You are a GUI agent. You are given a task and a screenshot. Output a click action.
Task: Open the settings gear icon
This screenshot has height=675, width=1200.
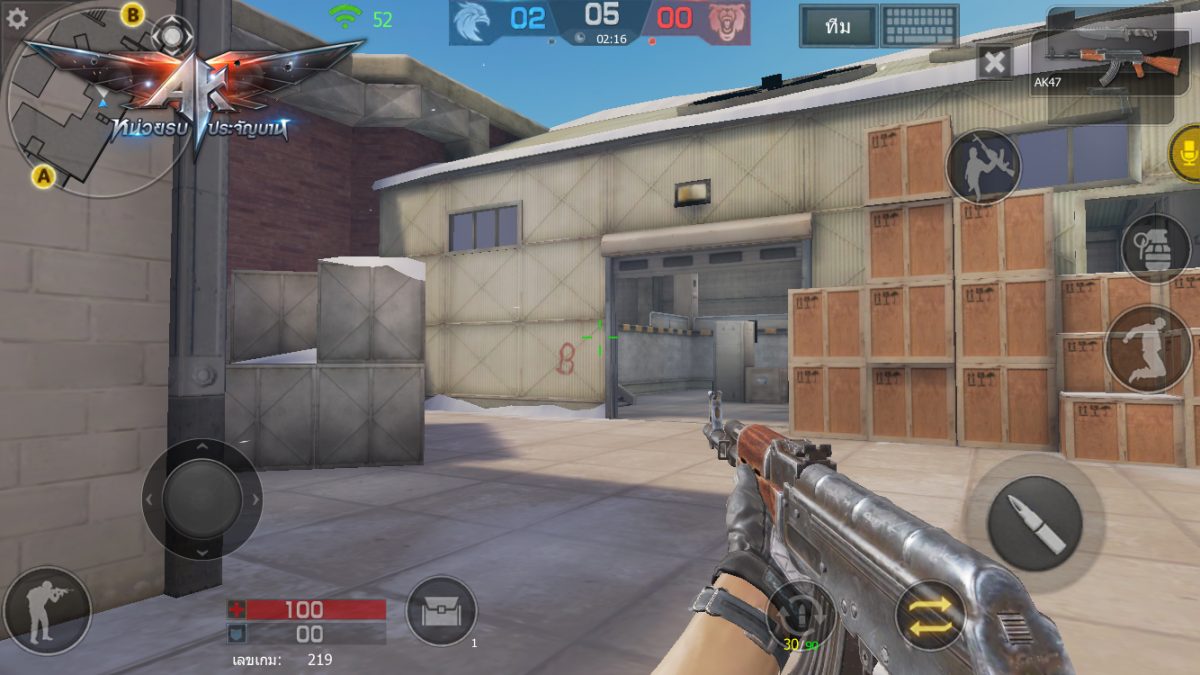coord(17,18)
